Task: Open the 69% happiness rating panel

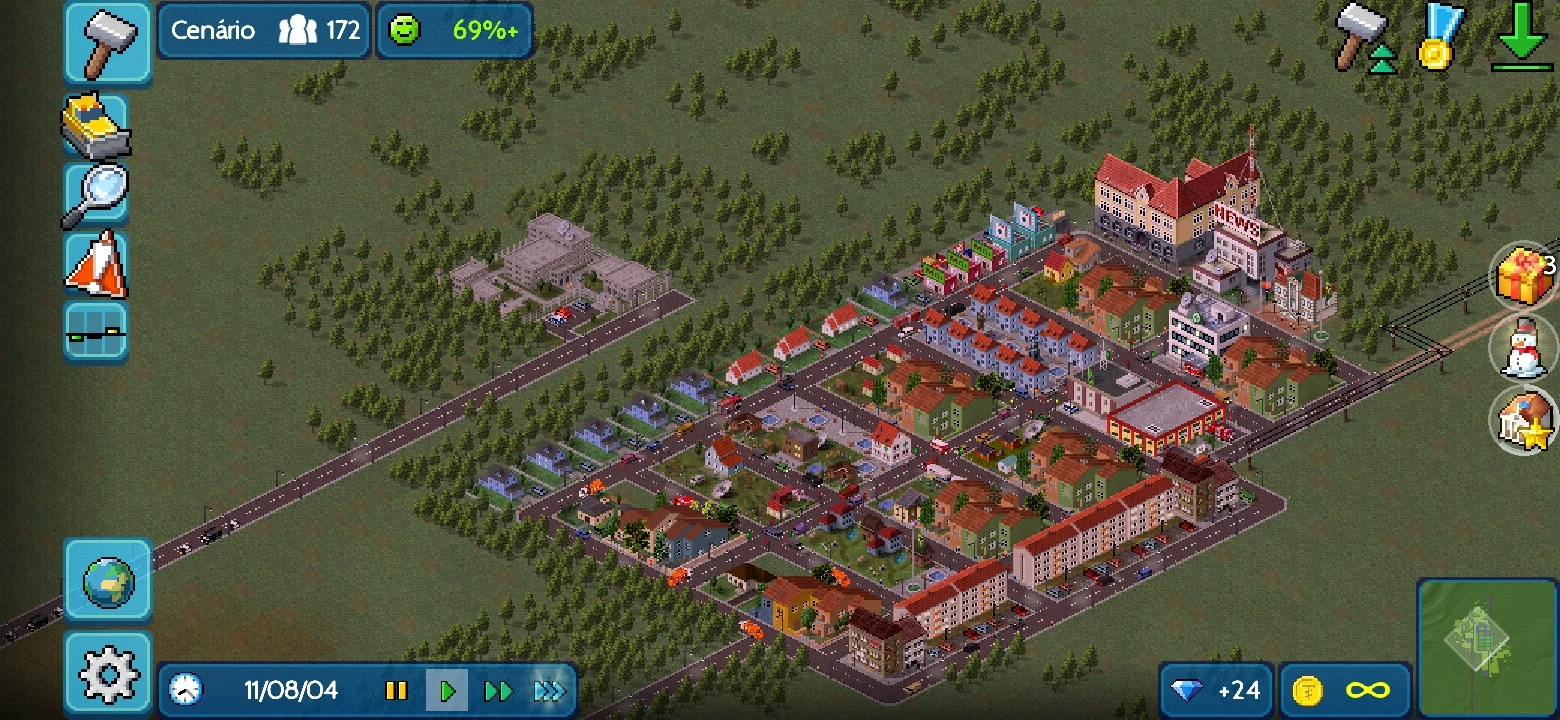Action: pos(455,31)
